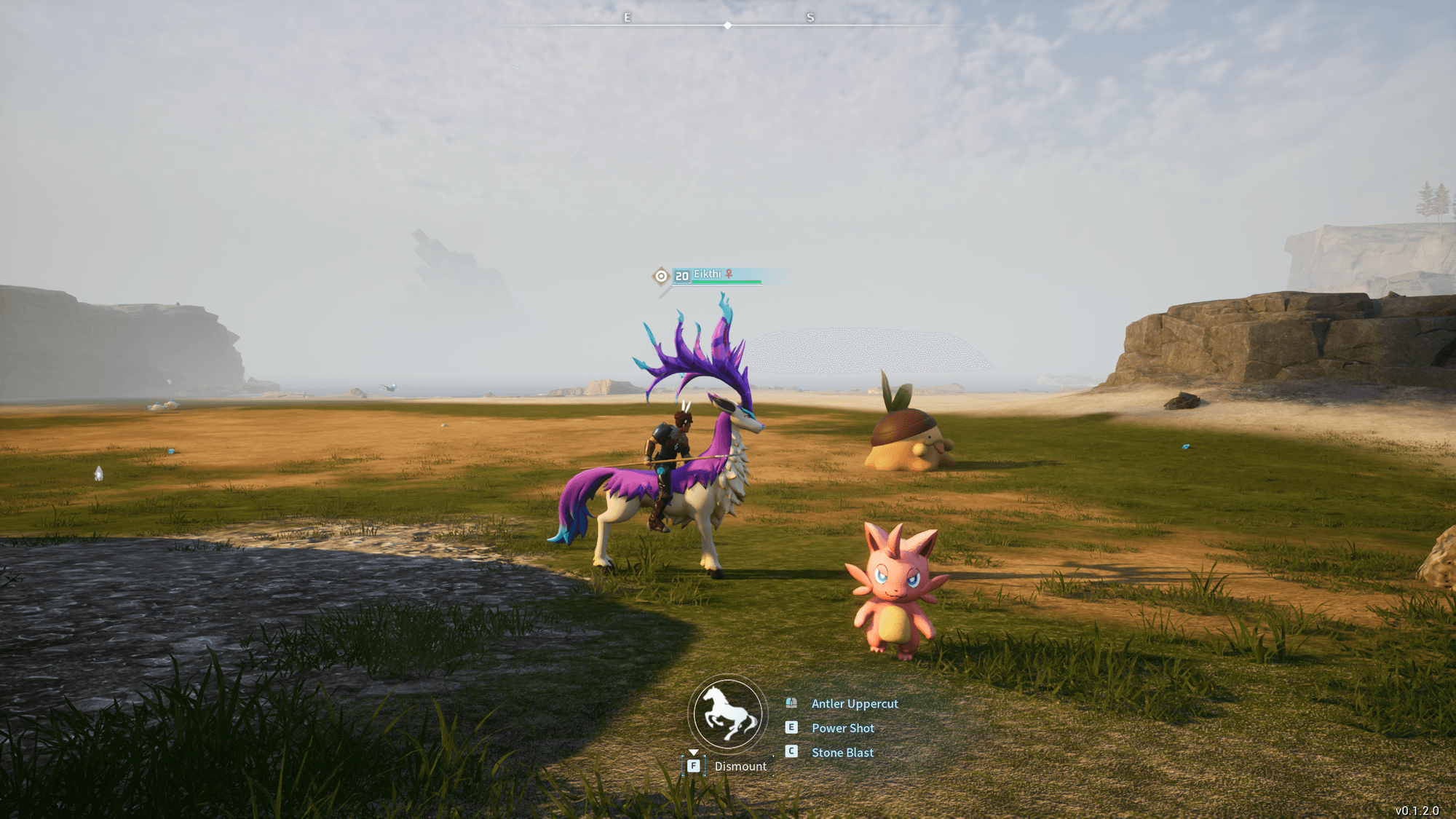Click the compass bar's center diamond marker
1456x819 pixels.
(x=727, y=25)
